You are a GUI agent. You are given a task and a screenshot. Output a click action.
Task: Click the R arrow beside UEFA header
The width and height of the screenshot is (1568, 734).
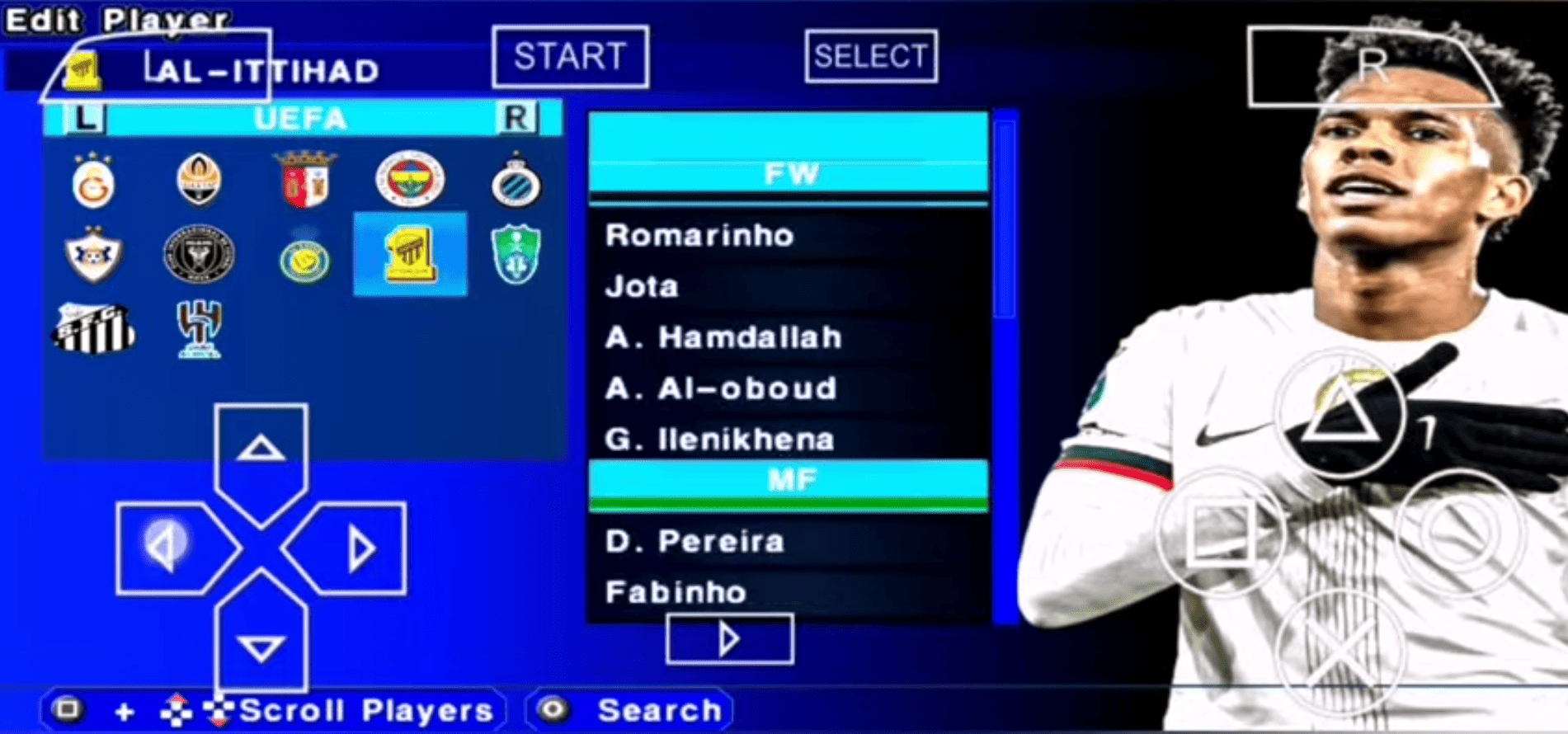(x=516, y=118)
